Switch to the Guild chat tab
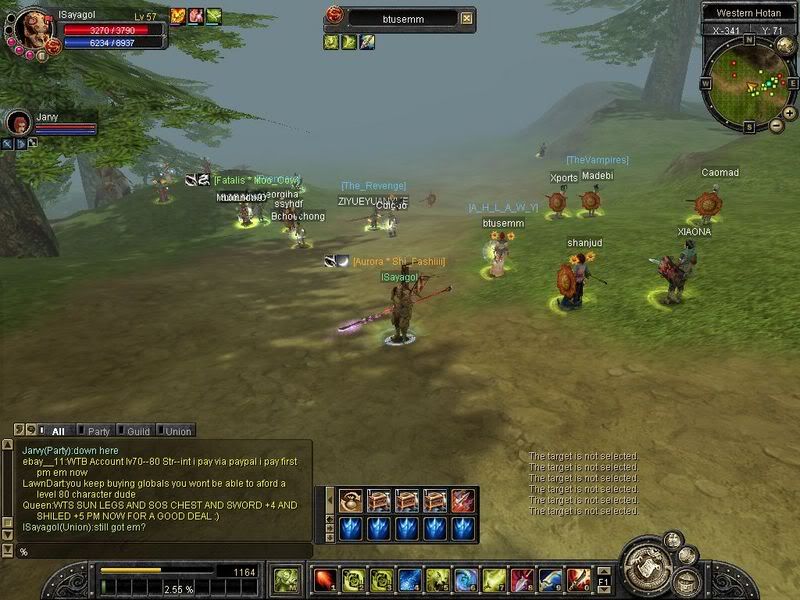Image resolution: width=800 pixels, height=600 pixels. coord(138,431)
